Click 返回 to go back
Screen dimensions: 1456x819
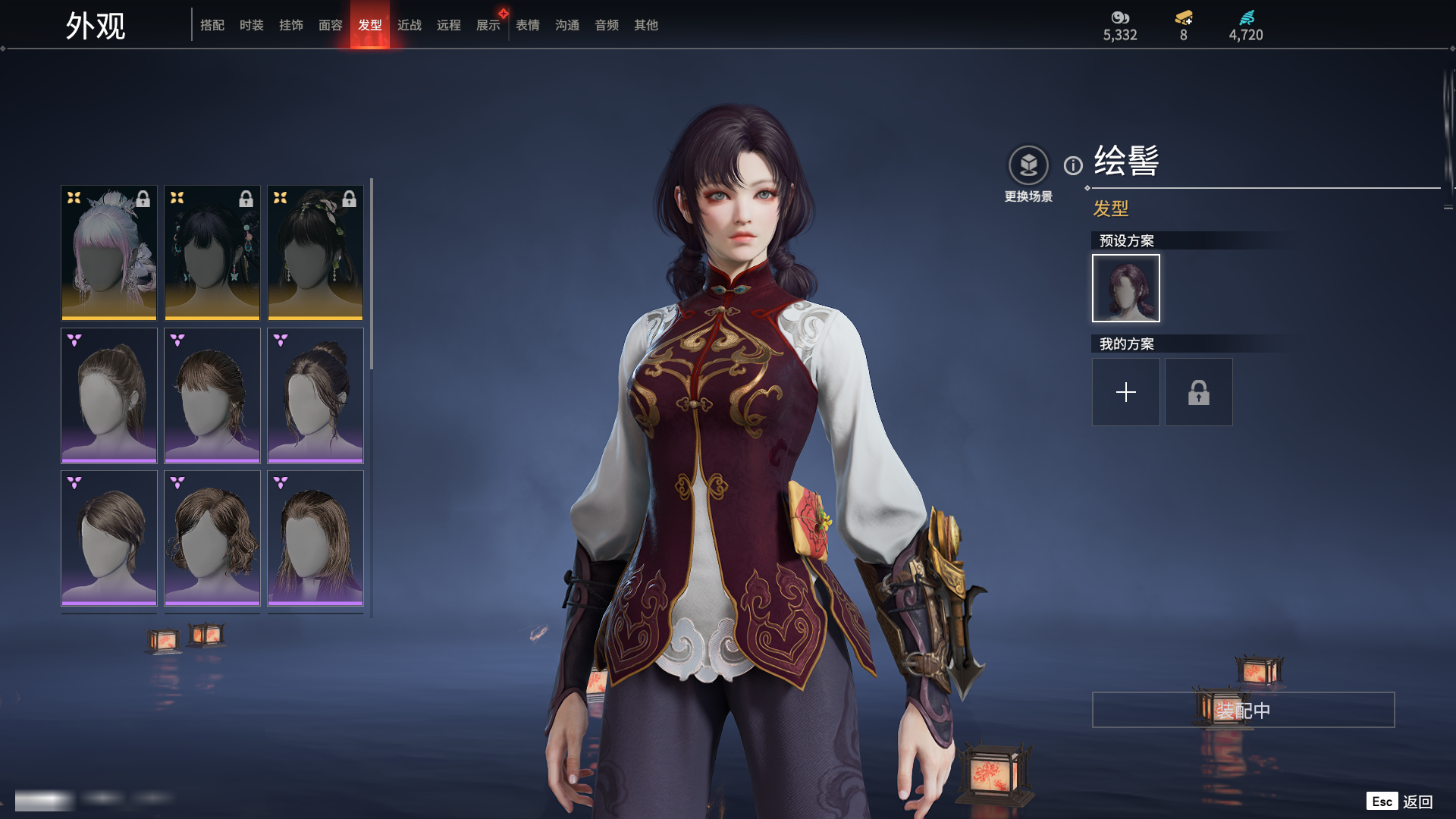[1417, 802]
